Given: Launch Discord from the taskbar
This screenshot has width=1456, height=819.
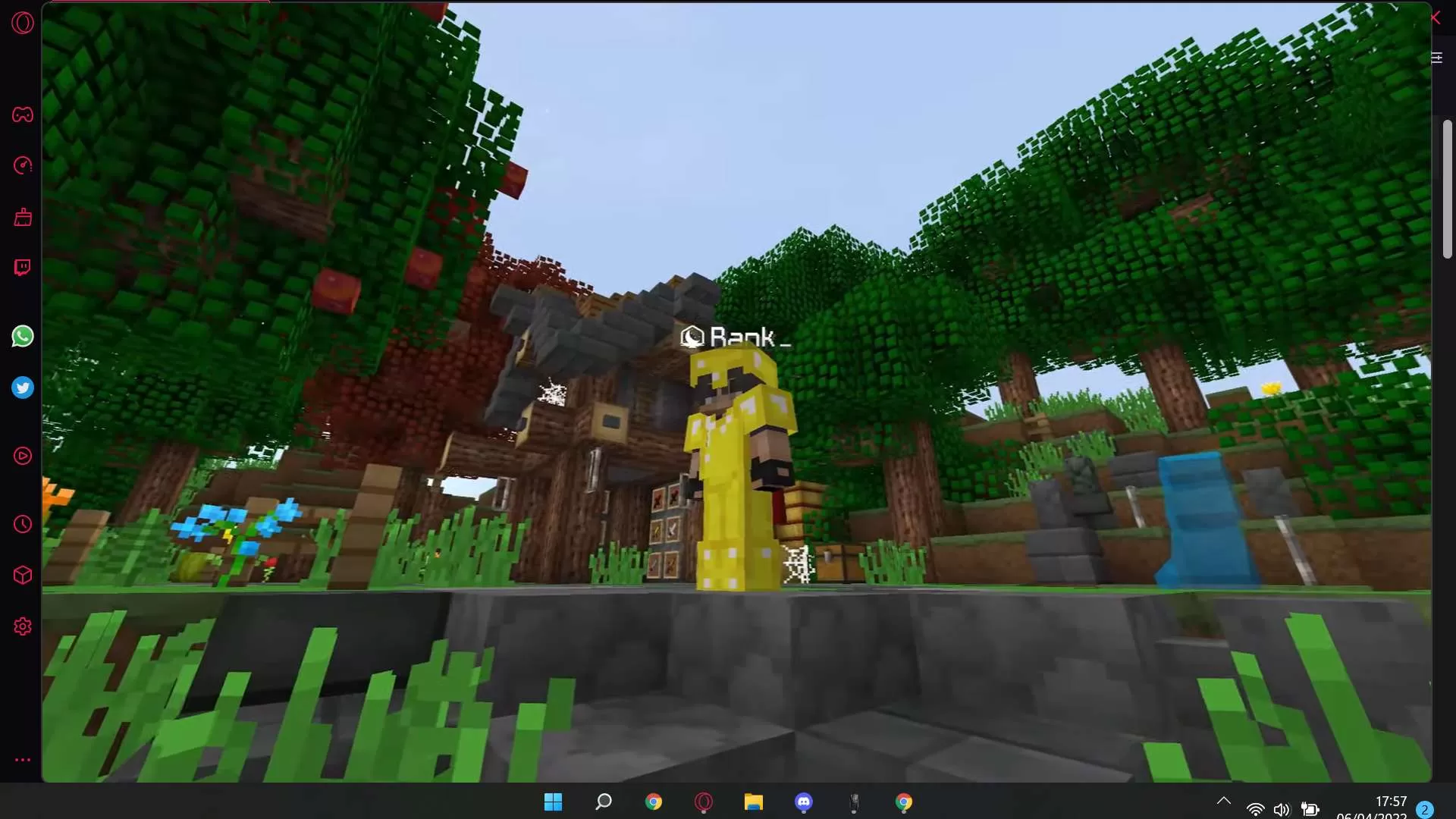Looking at the screenshot, I should [x=804, y=802].
